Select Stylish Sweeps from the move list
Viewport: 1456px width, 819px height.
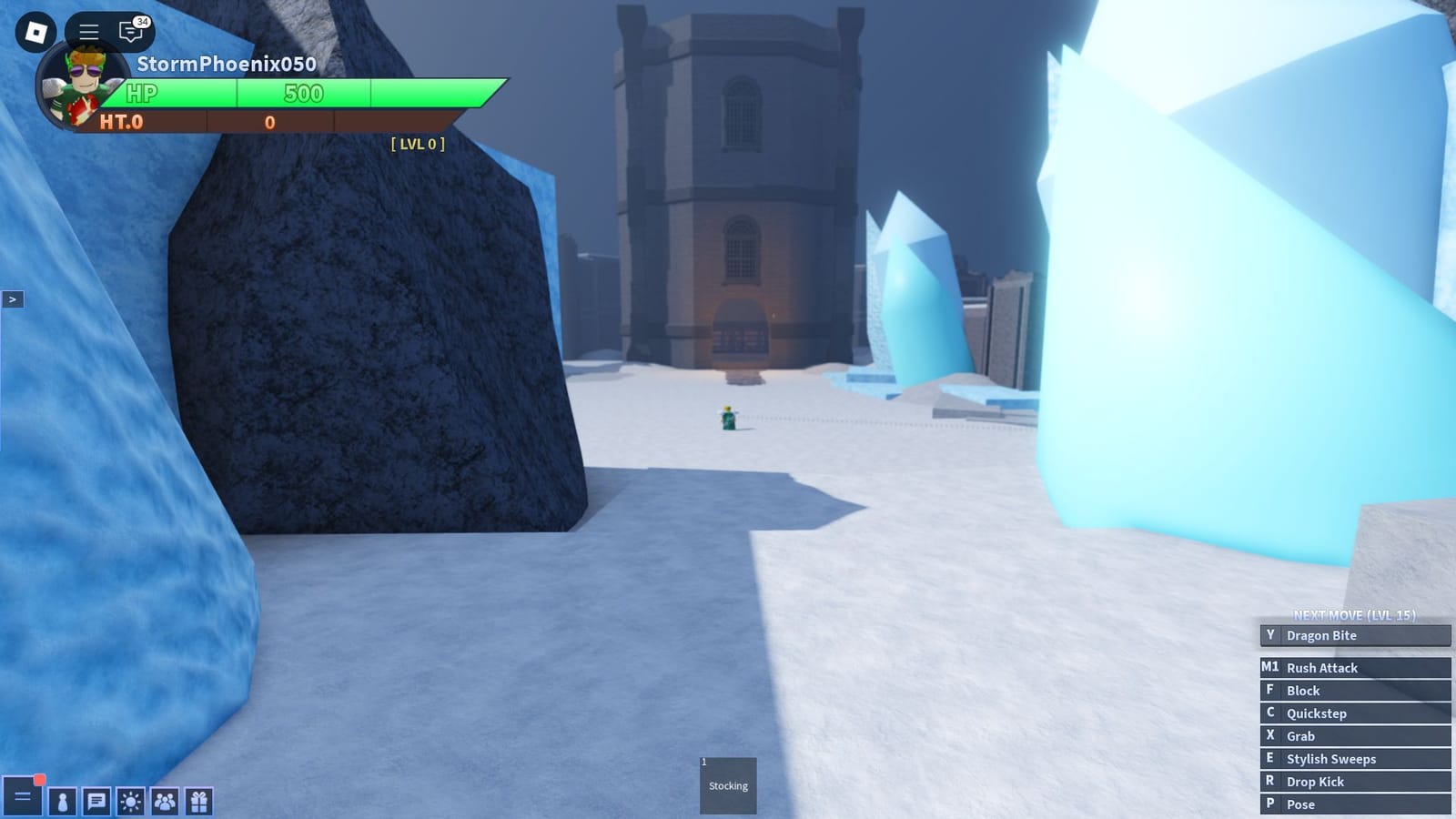tap(1354, 758)
